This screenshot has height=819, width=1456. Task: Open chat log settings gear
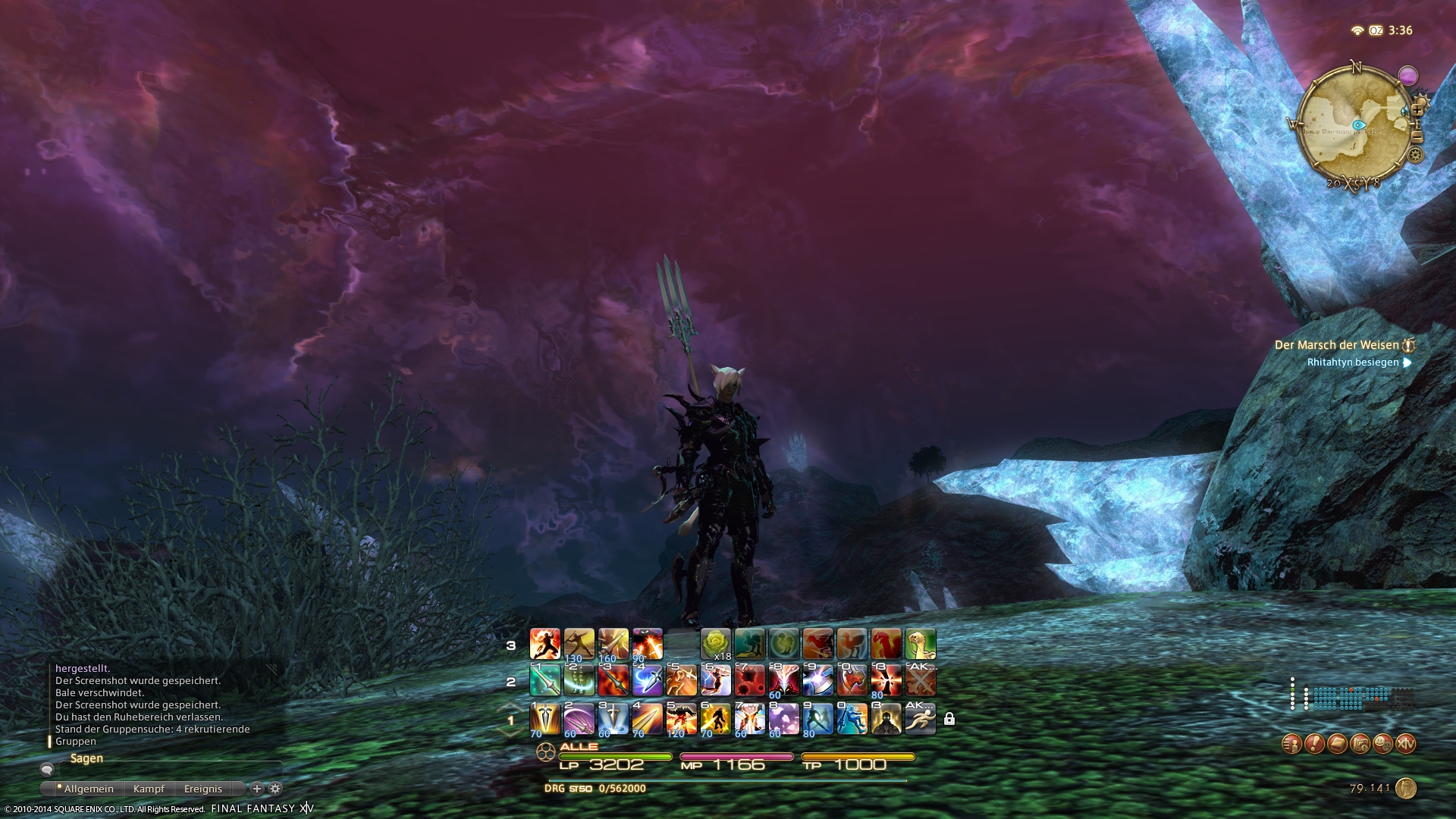pyautogui.click(x=275, y=789)
